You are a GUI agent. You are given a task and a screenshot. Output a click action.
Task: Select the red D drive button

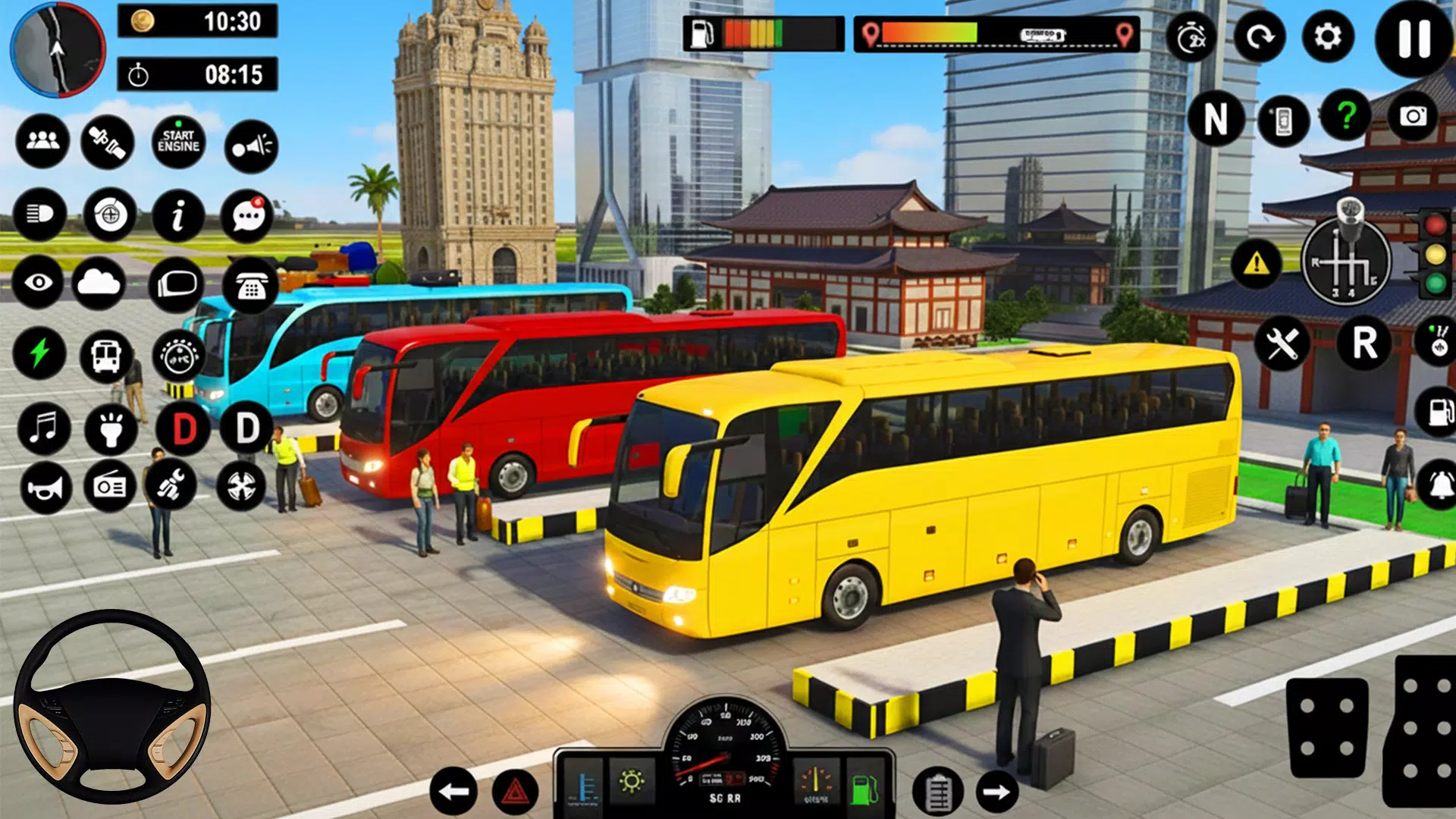(x=184, y=429)
